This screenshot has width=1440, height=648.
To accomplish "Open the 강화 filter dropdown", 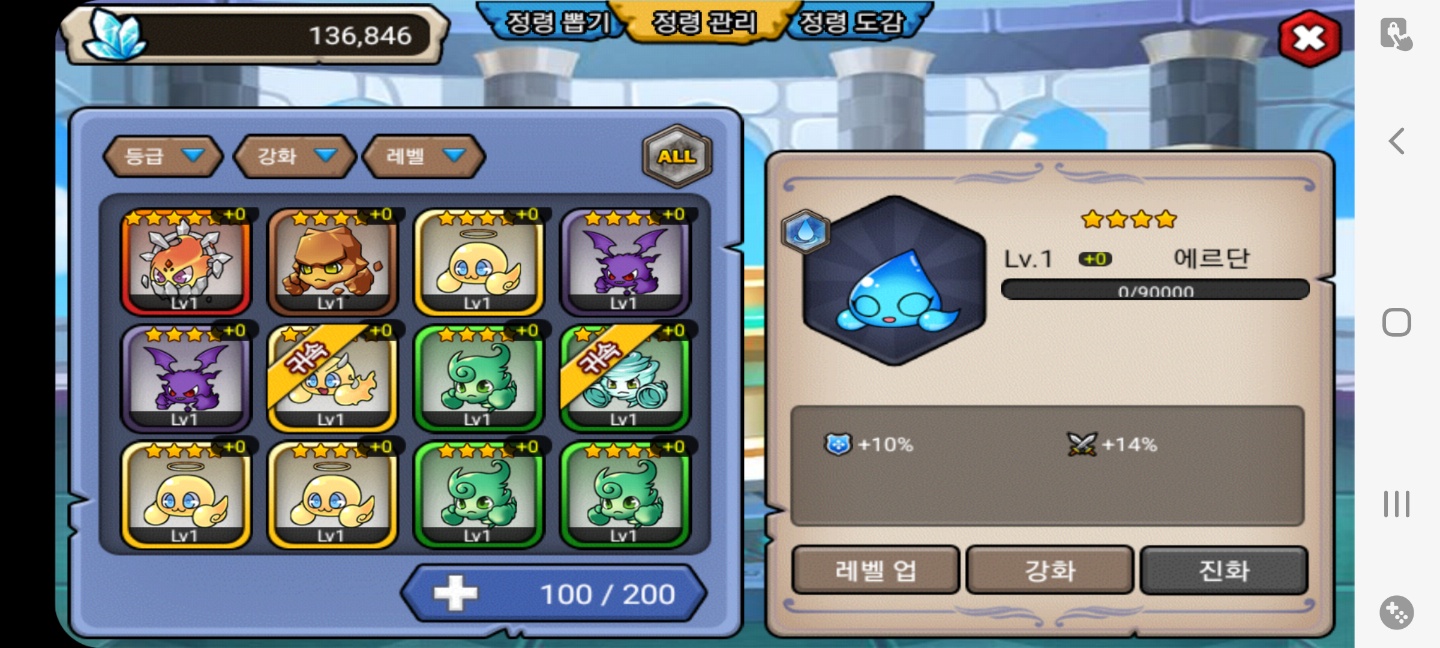I will pos(295,156).
